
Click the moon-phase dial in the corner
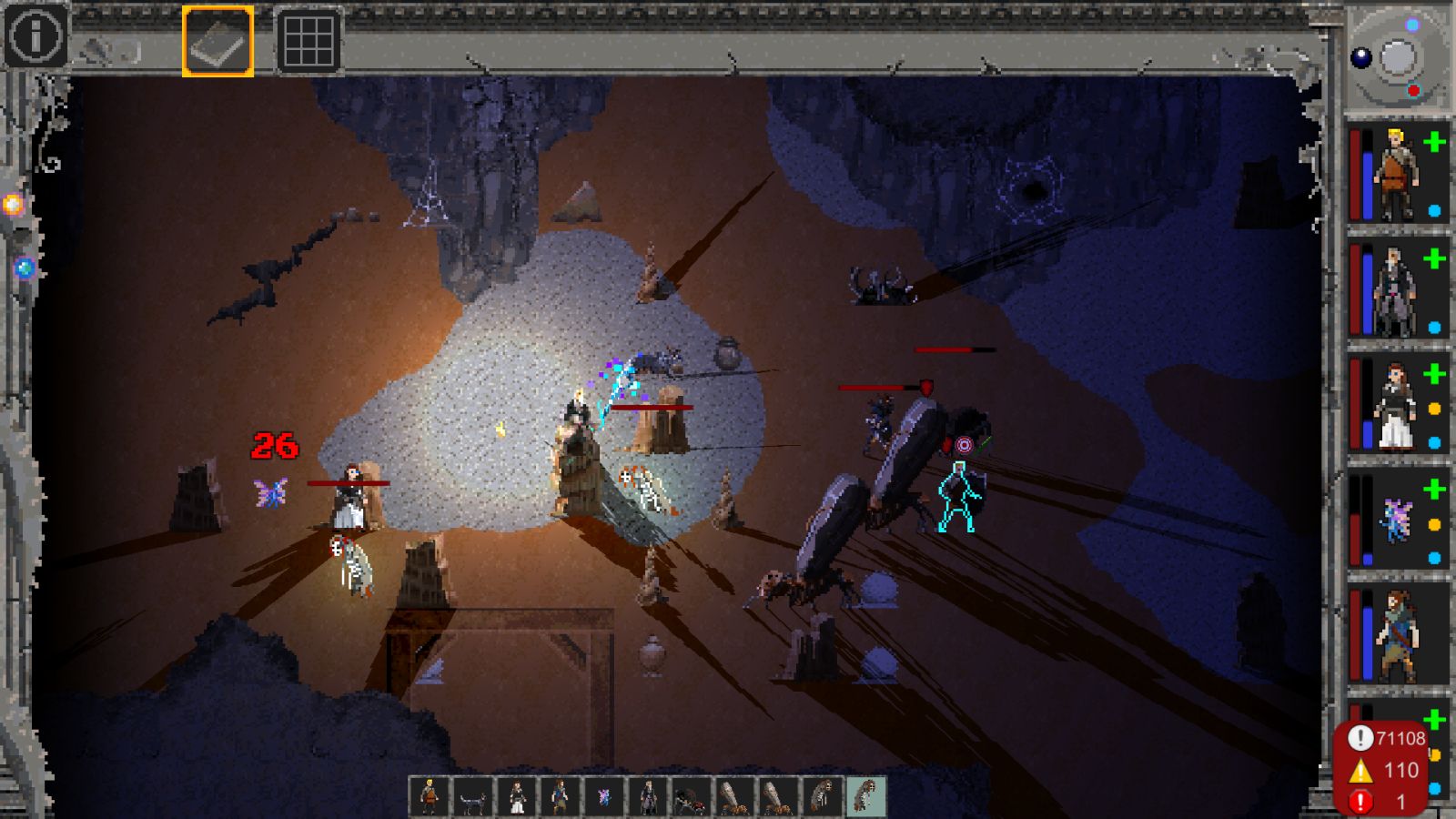click(x=1397, y=58)
